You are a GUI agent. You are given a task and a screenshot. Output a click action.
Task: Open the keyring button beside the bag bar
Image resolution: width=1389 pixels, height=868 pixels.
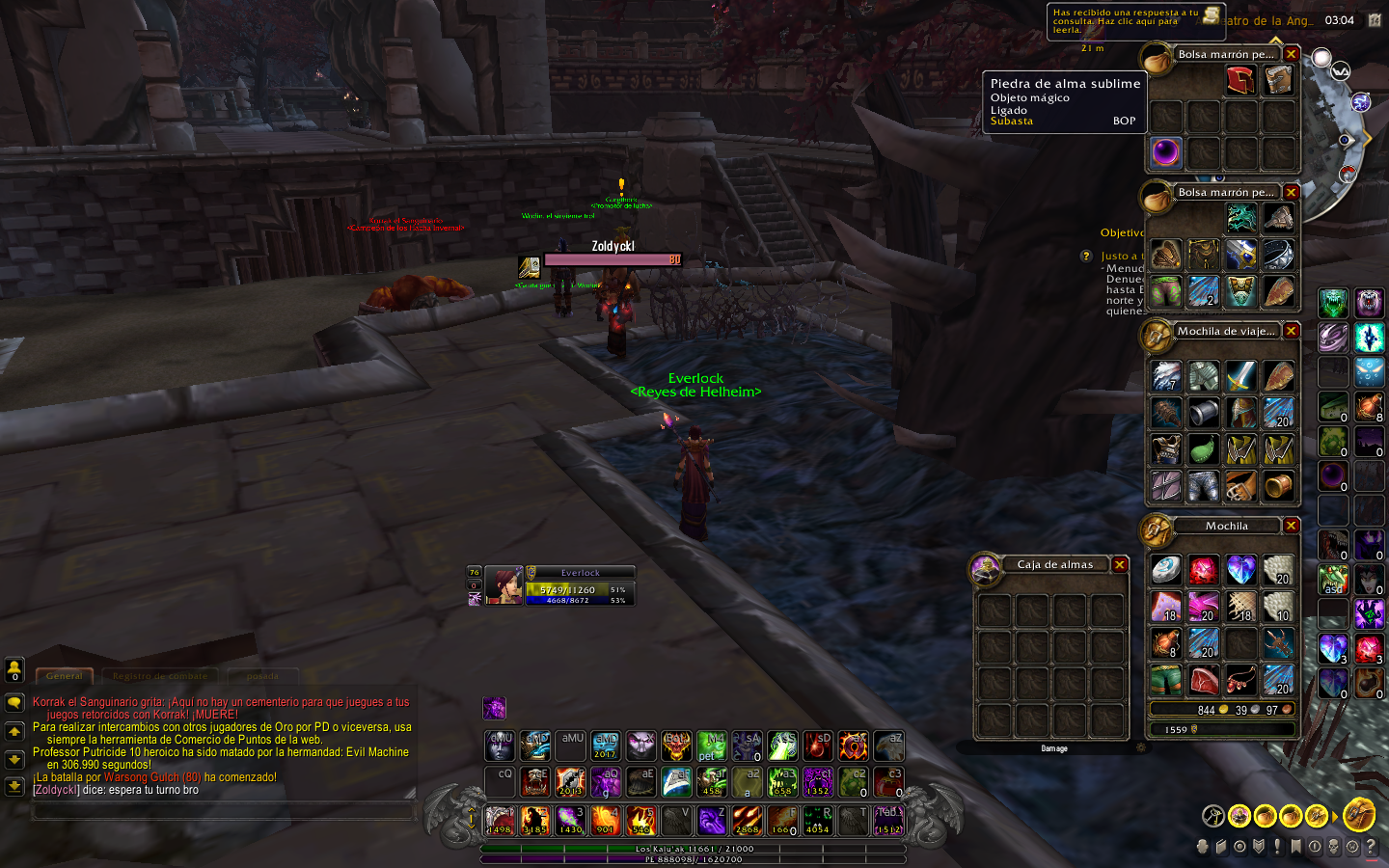[x=1213, y=816]
